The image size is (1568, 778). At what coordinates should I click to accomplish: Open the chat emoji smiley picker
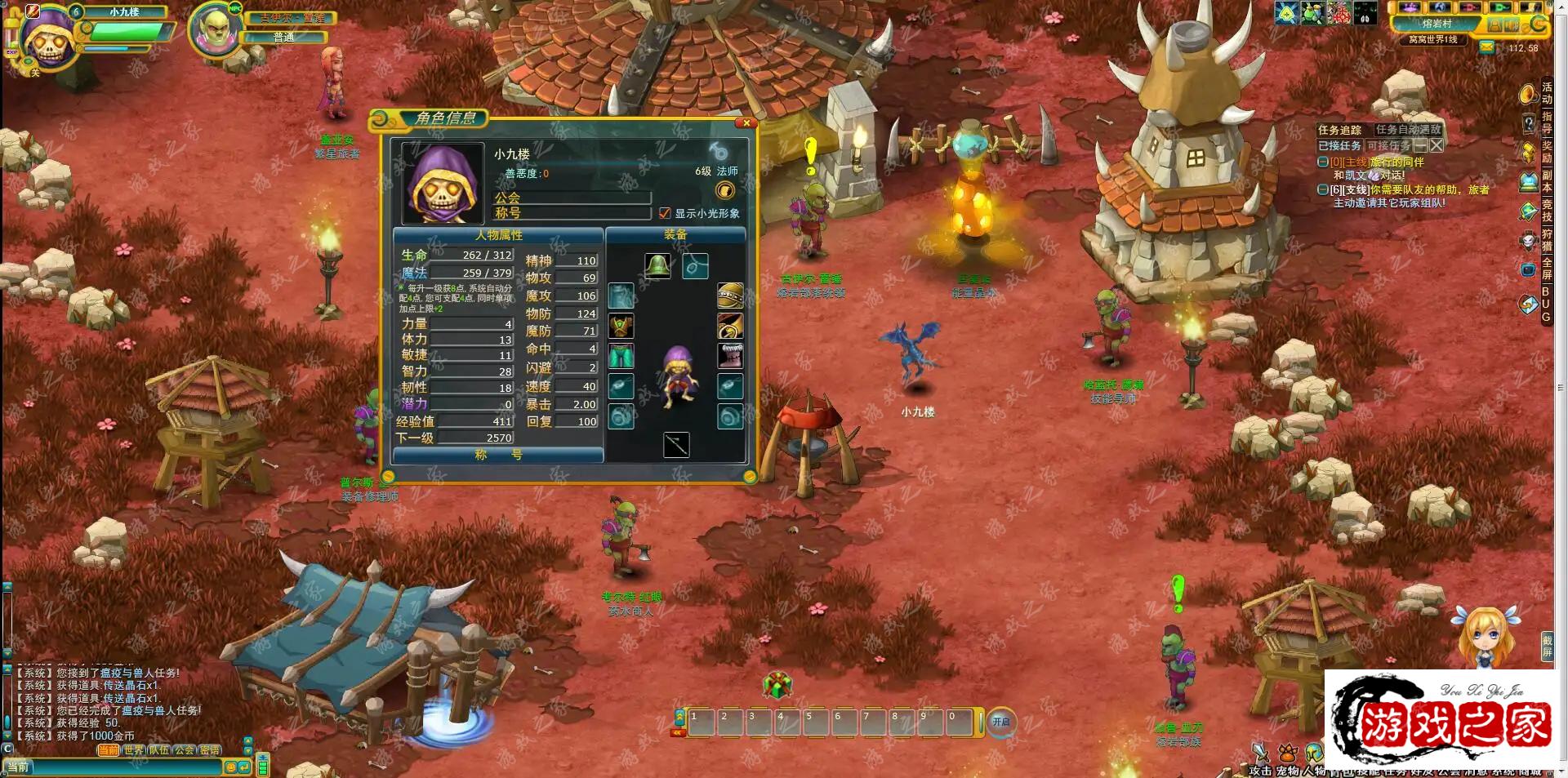pos(230,767)
